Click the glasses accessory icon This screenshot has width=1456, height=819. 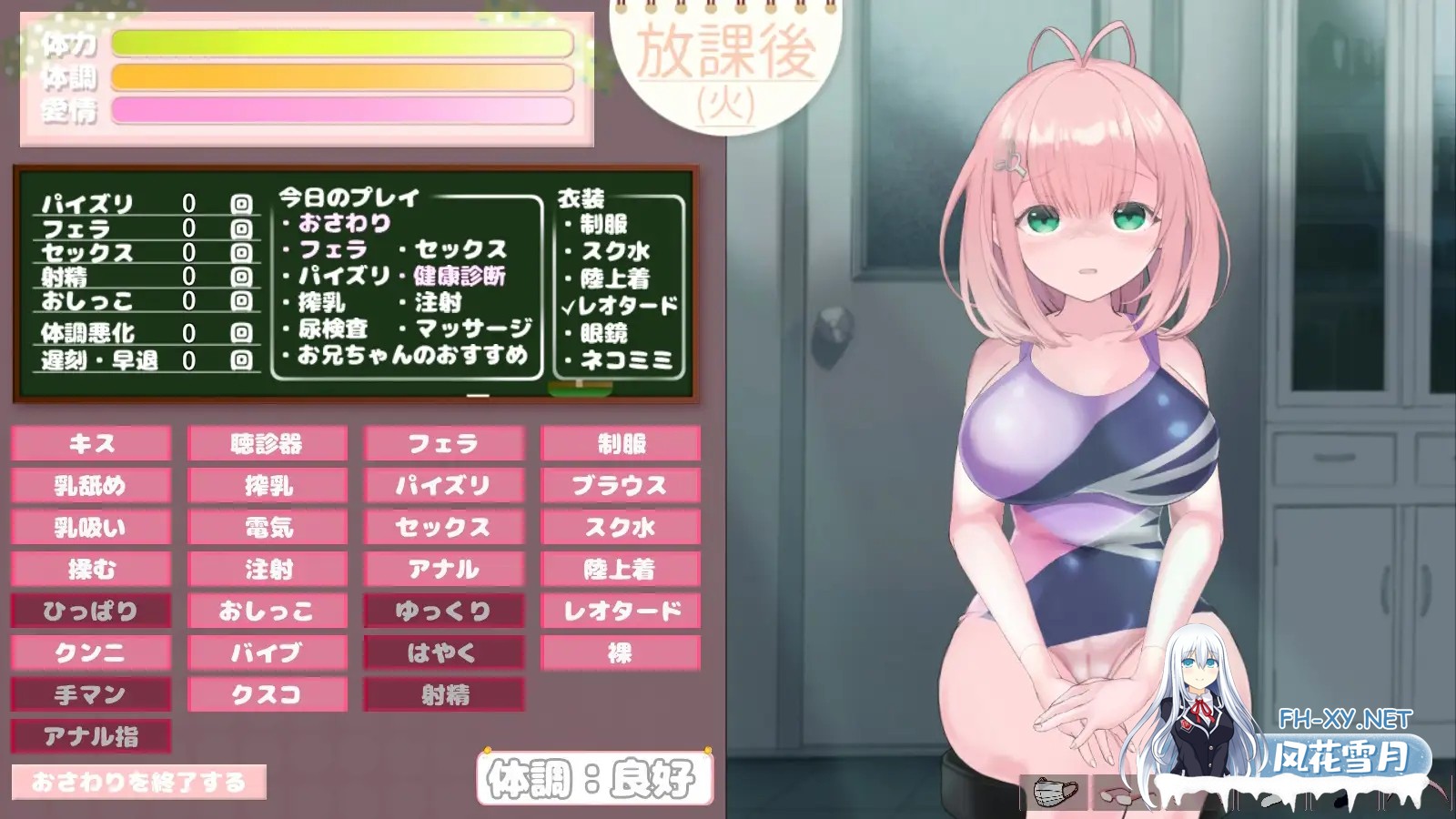click(1117, 794)
